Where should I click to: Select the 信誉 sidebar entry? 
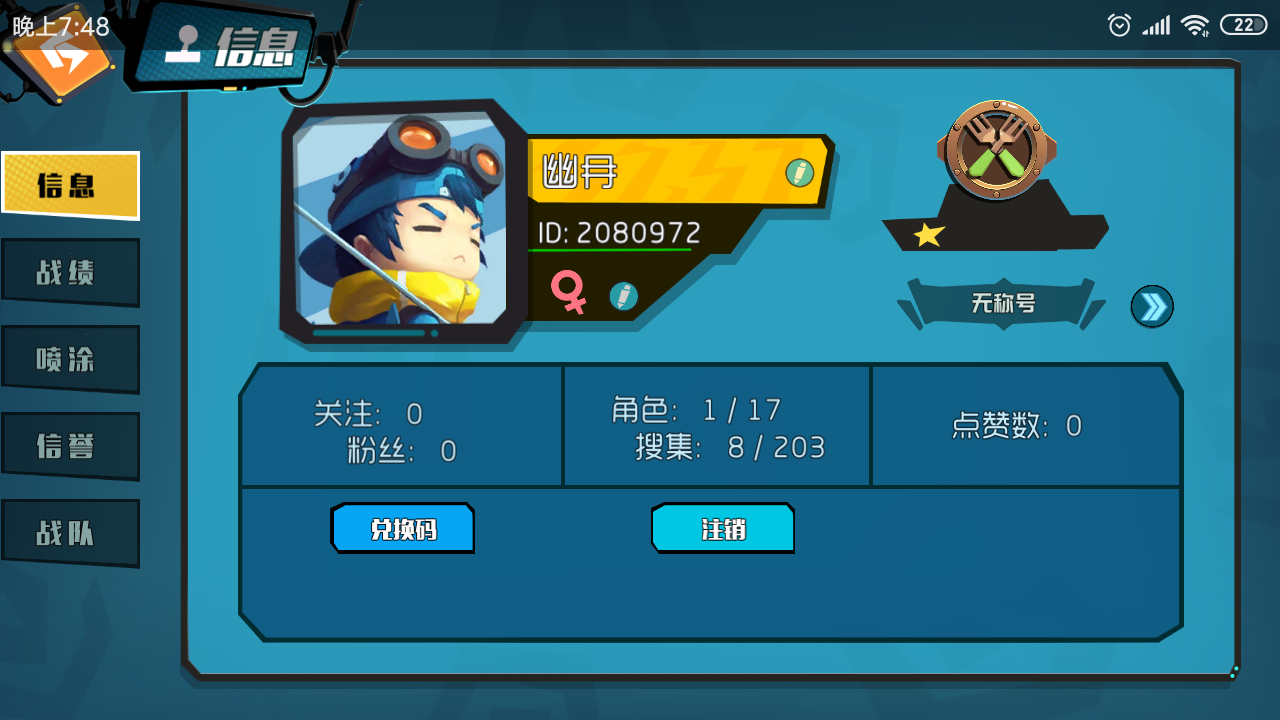(69, 445)
